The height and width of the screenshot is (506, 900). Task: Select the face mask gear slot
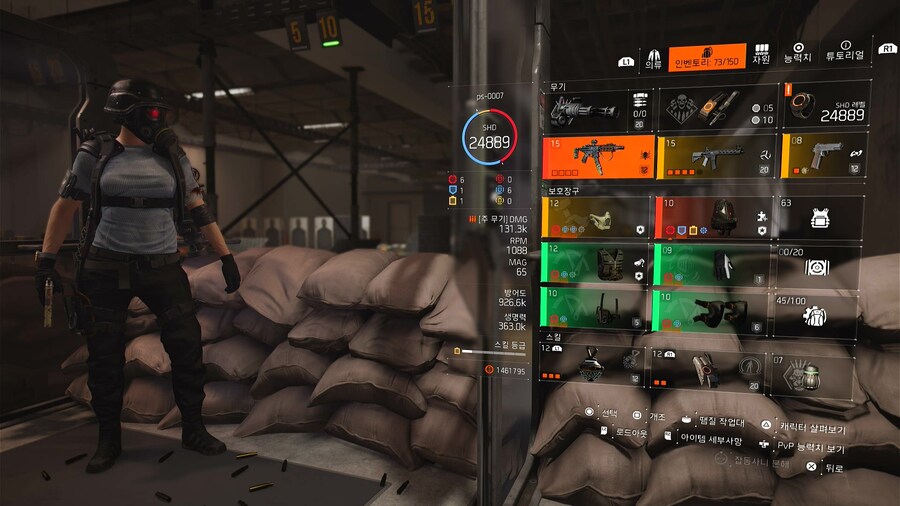pyautogui.click(x=597, y=217)
